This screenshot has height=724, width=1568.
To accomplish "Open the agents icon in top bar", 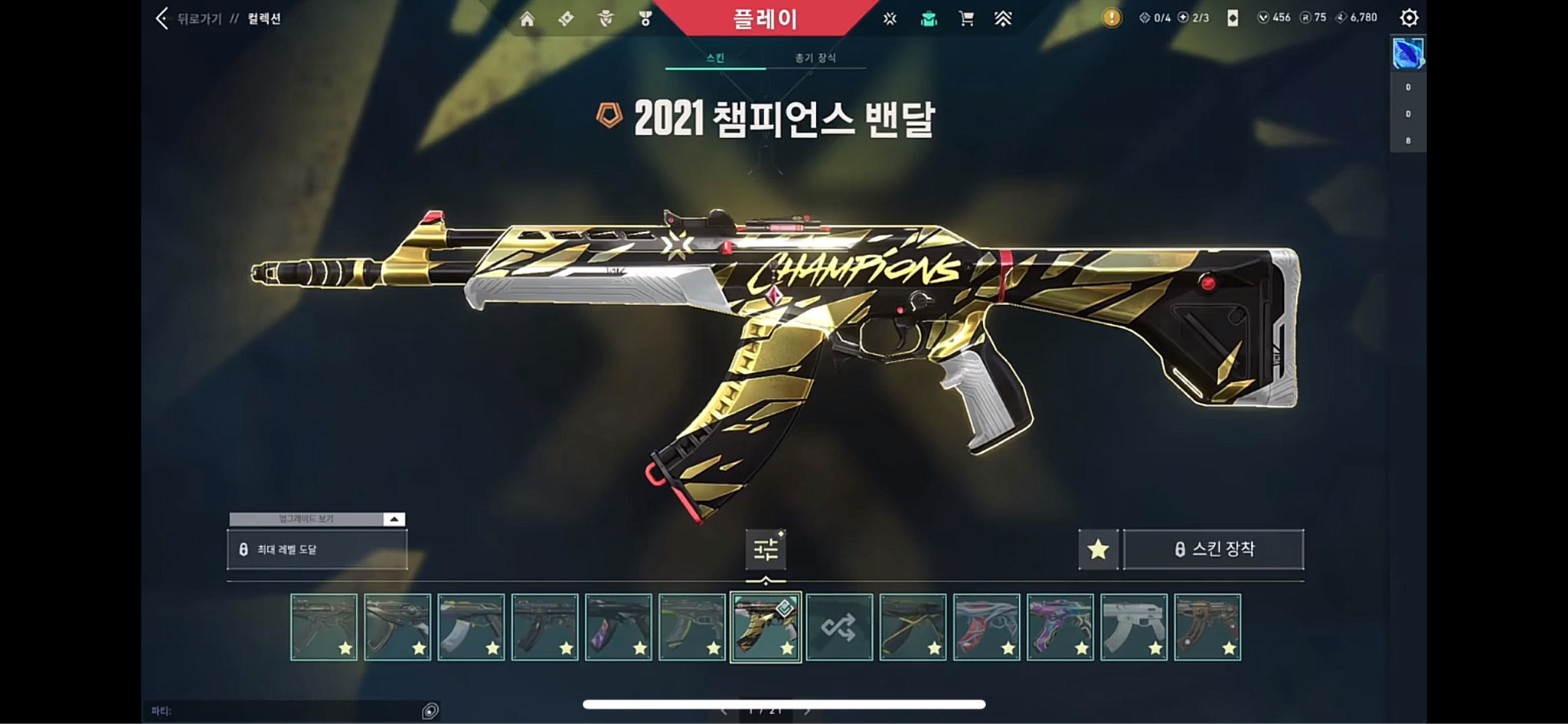I will [x=605, y=17].
